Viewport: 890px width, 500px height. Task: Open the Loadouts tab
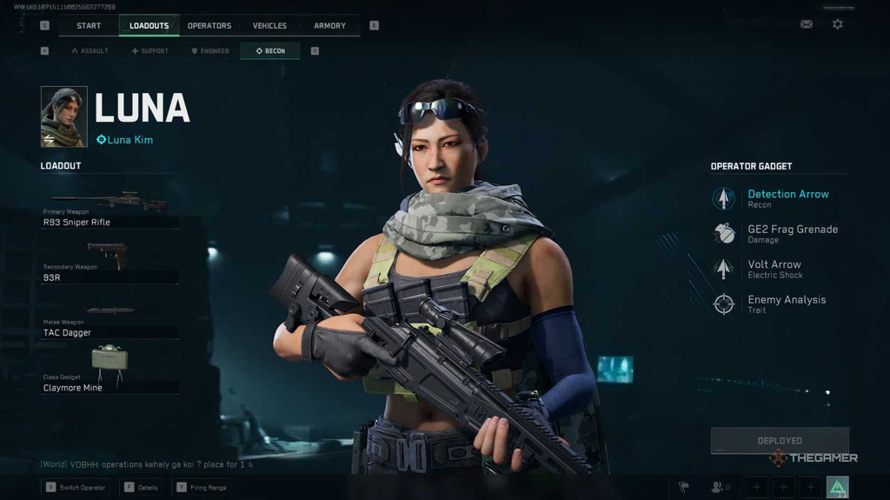(x=149, y=26)
